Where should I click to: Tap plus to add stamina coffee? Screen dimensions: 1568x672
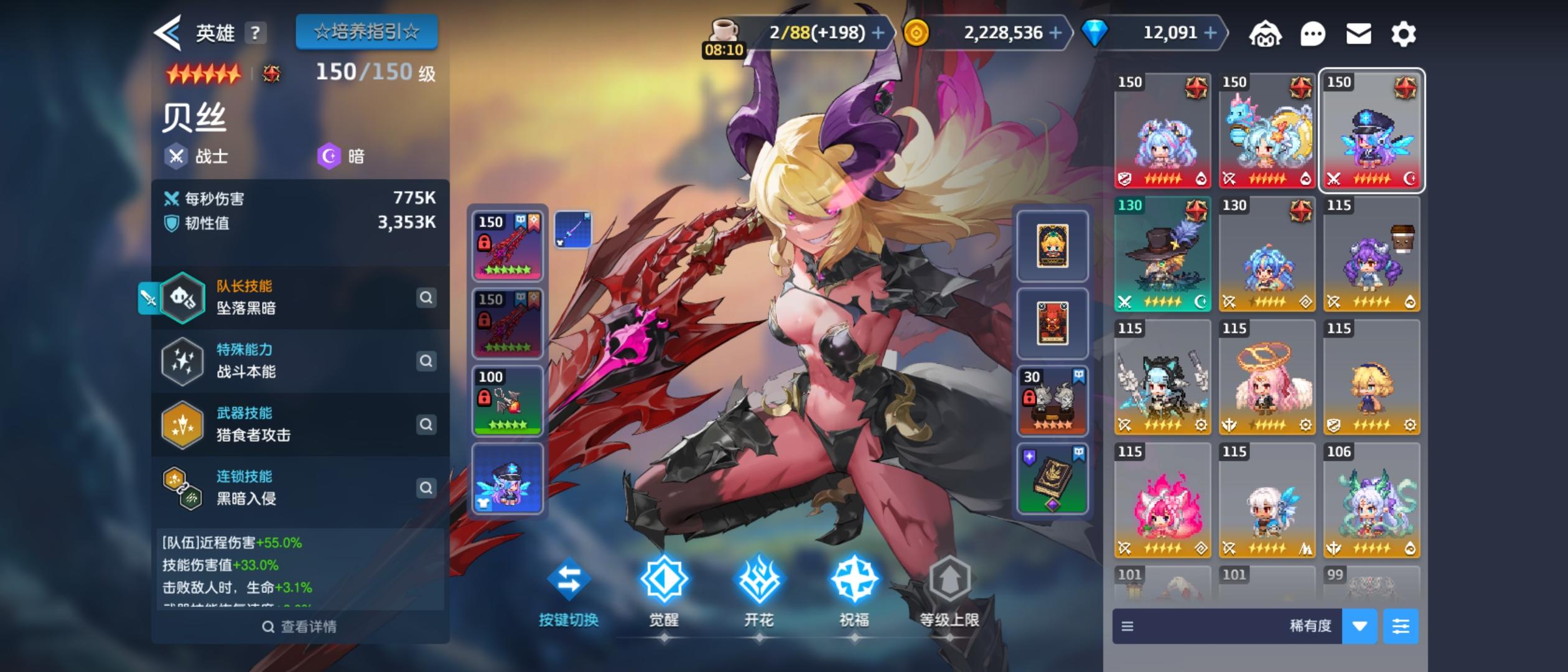tap(877, 33)
